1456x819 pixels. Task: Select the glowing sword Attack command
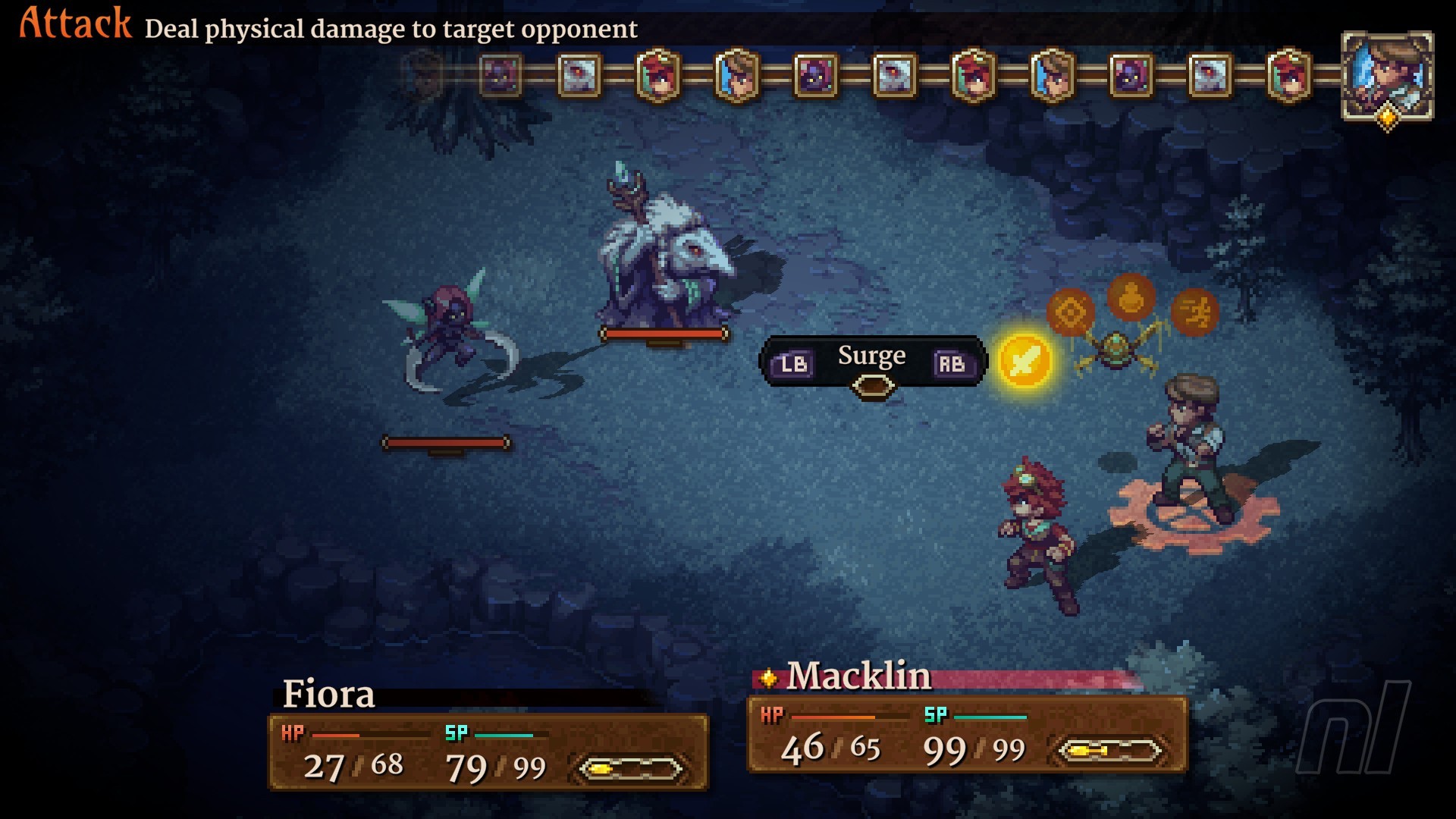click(1025, 360)
